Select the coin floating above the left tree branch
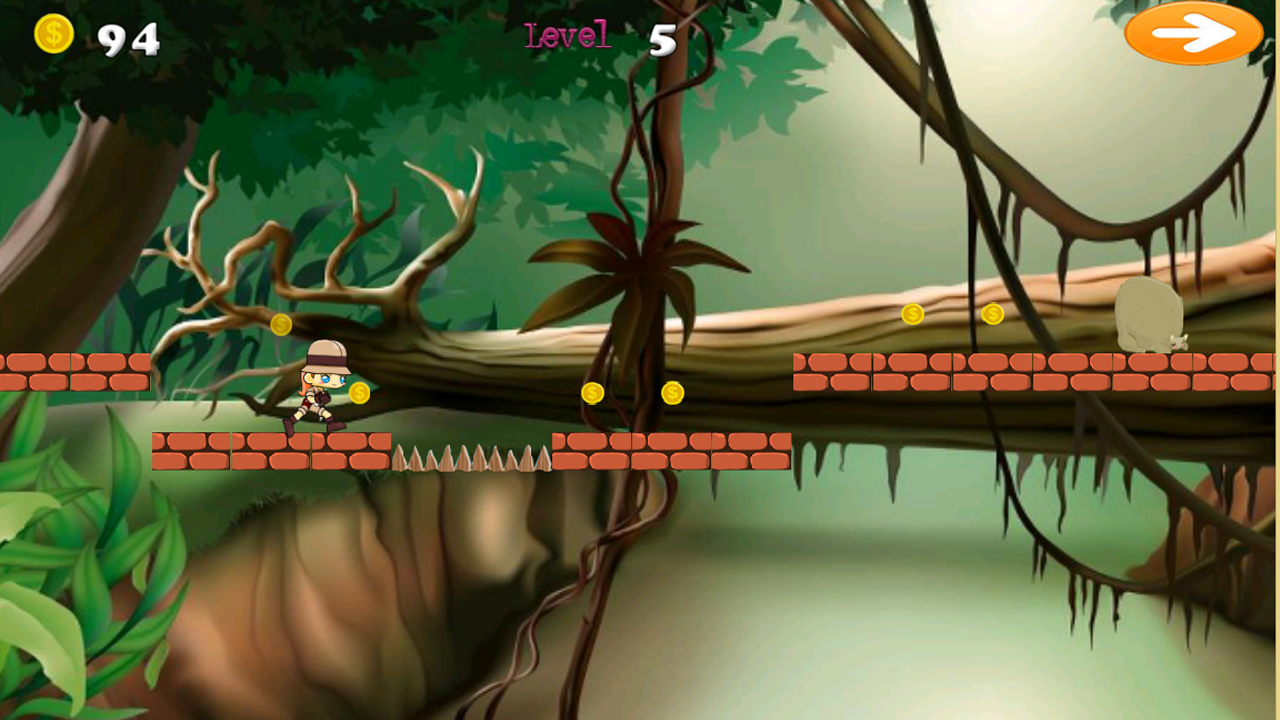 [x=279, y=323]
